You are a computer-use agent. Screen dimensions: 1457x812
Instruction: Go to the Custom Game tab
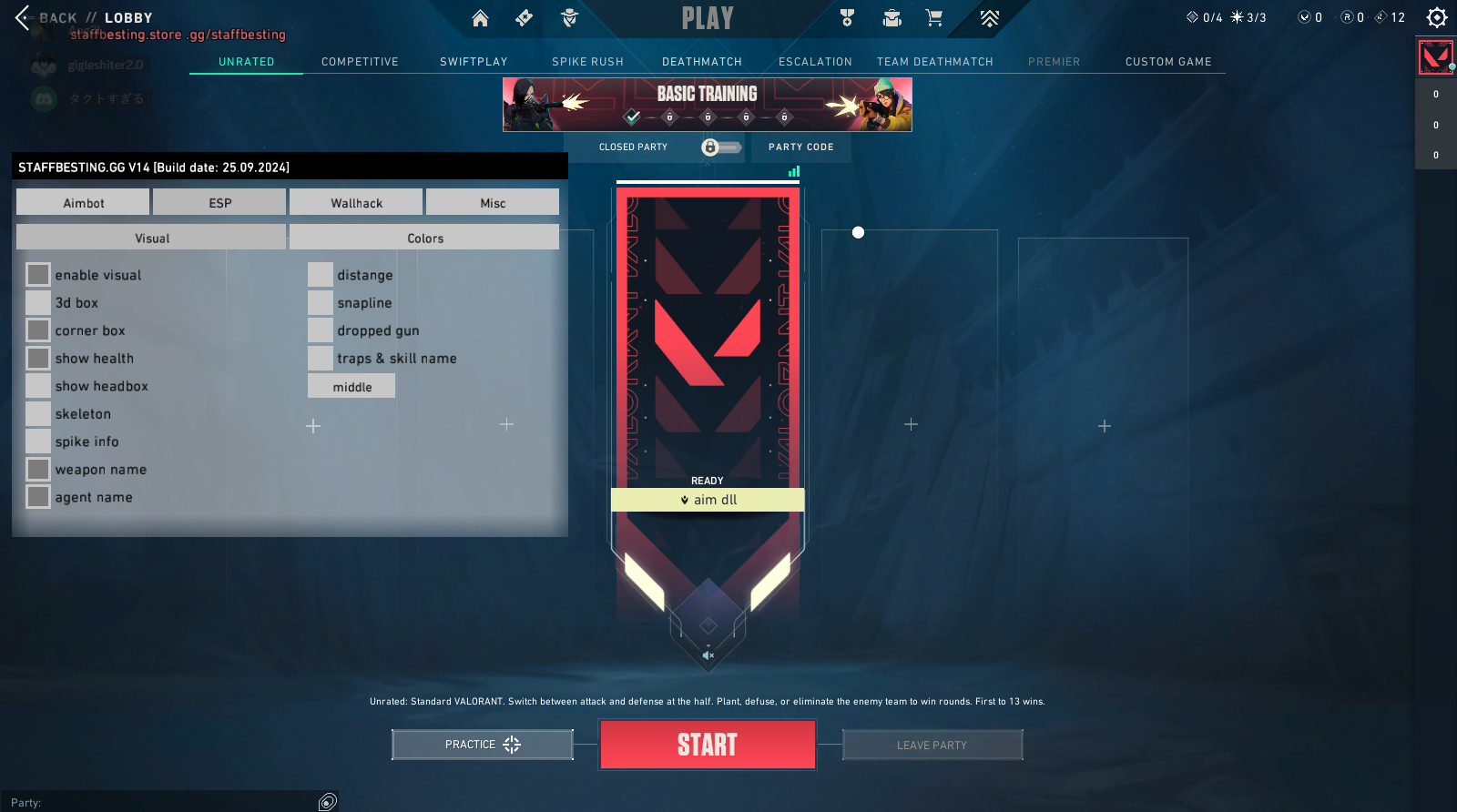[x=1168, y=62]
